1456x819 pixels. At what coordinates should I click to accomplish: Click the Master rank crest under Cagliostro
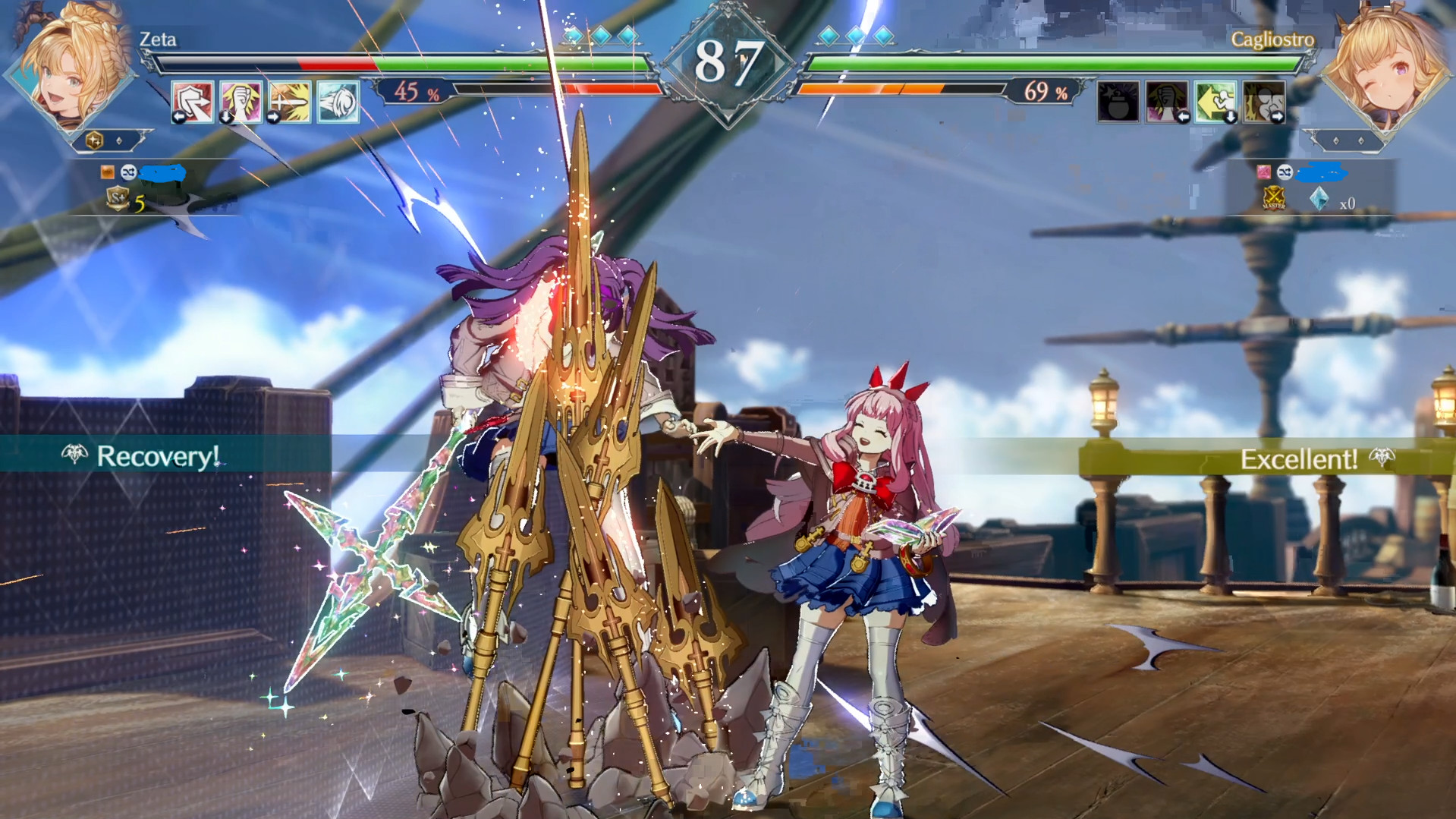1273,200
